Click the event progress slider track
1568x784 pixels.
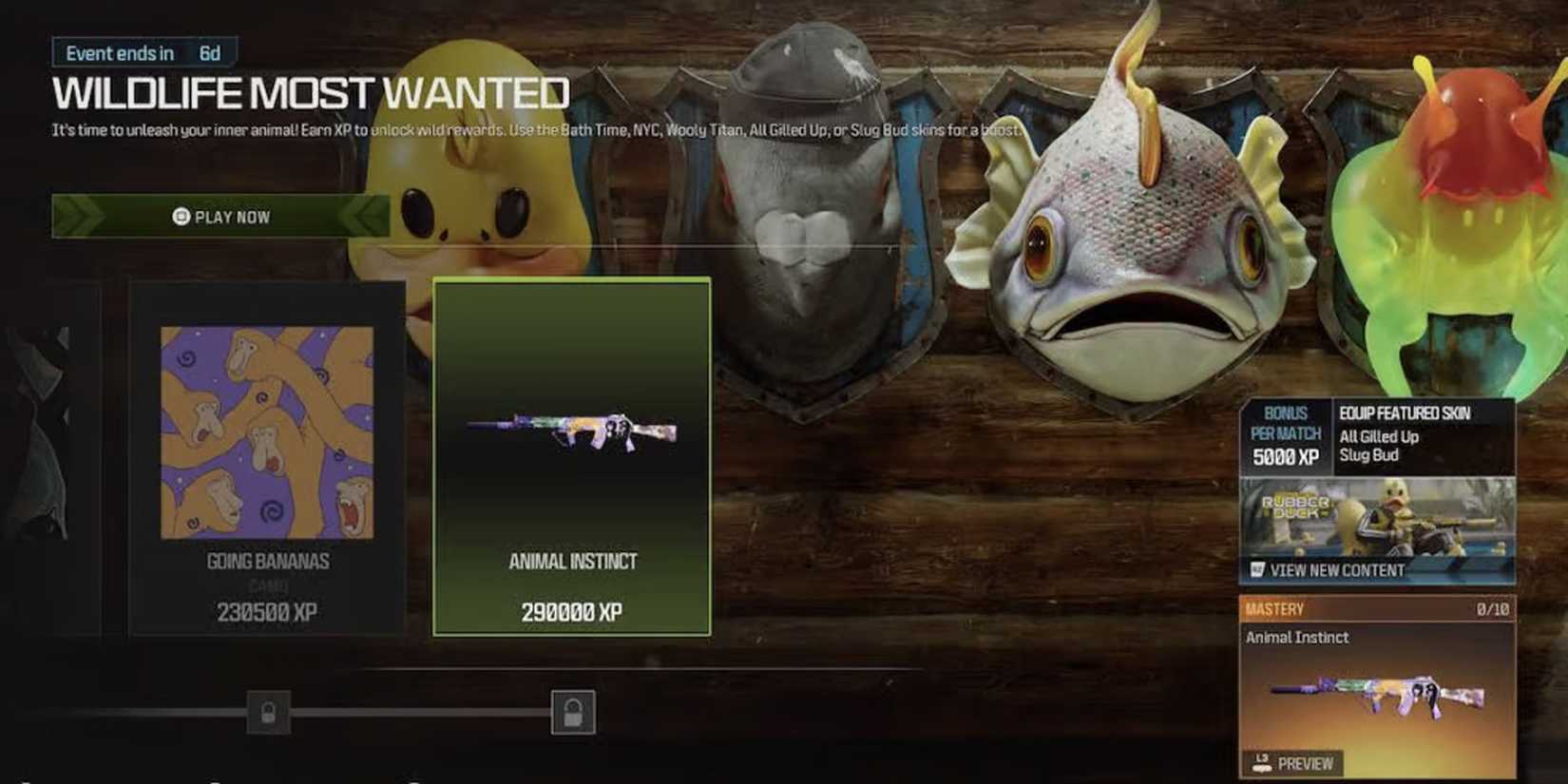(x=418, y=713)
